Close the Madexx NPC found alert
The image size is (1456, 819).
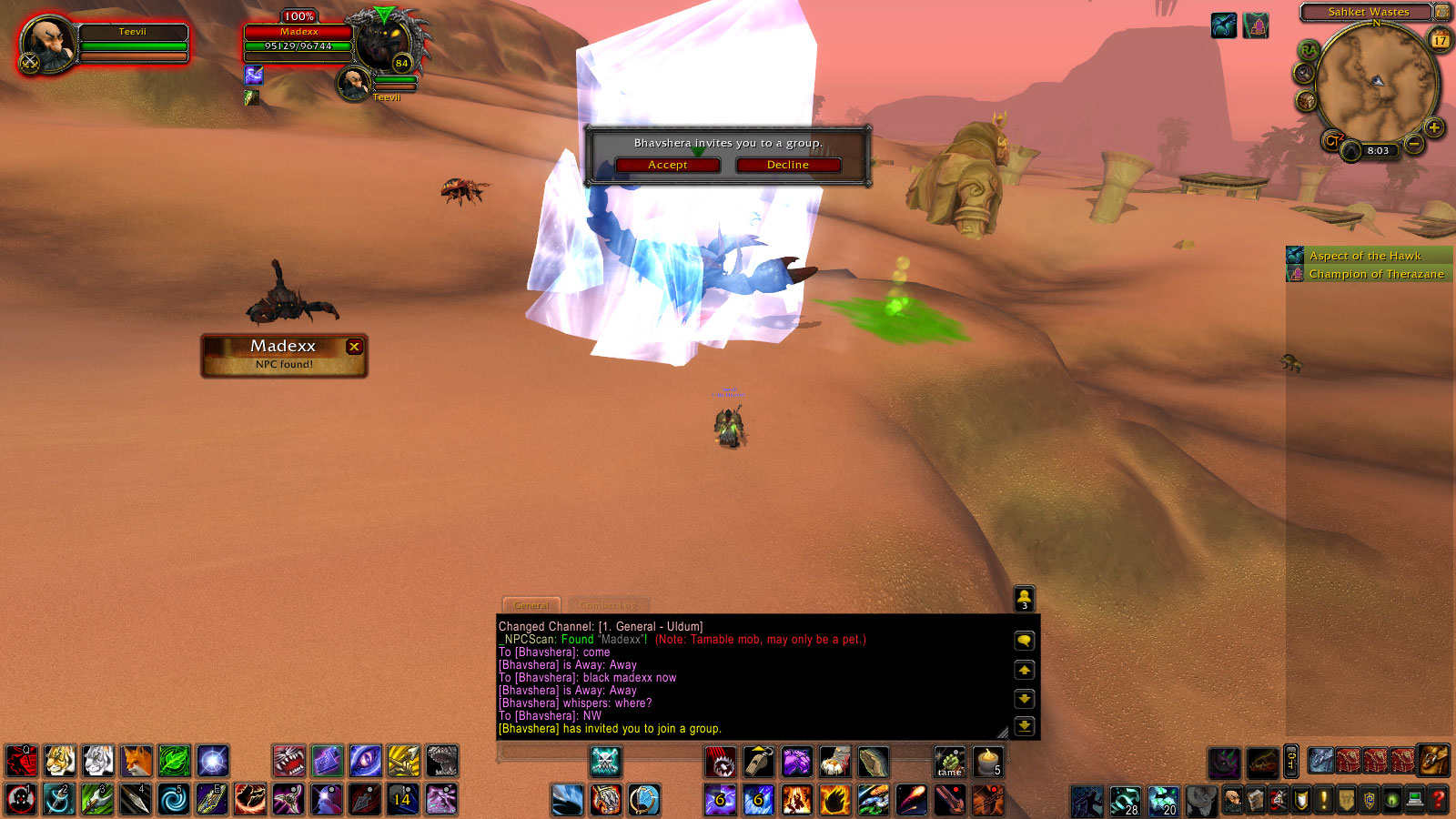point(355,346)
